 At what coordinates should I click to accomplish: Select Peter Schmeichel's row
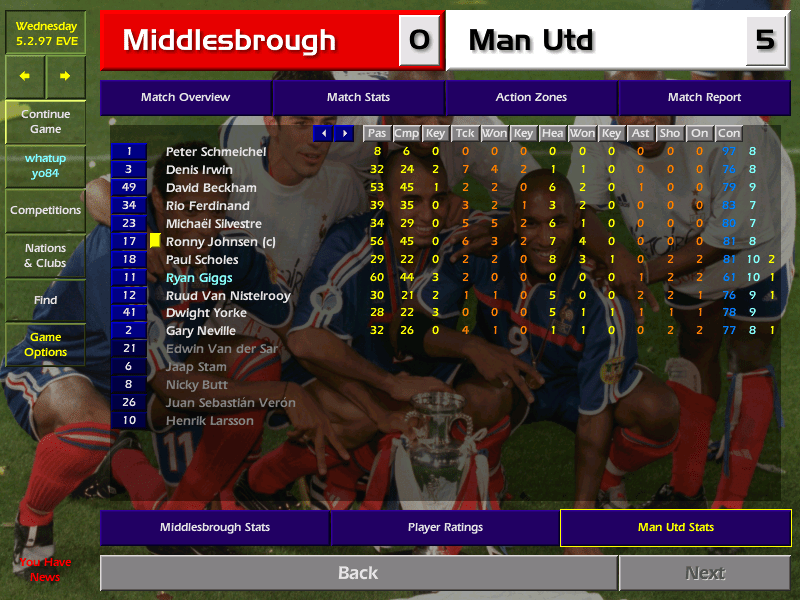216,151
